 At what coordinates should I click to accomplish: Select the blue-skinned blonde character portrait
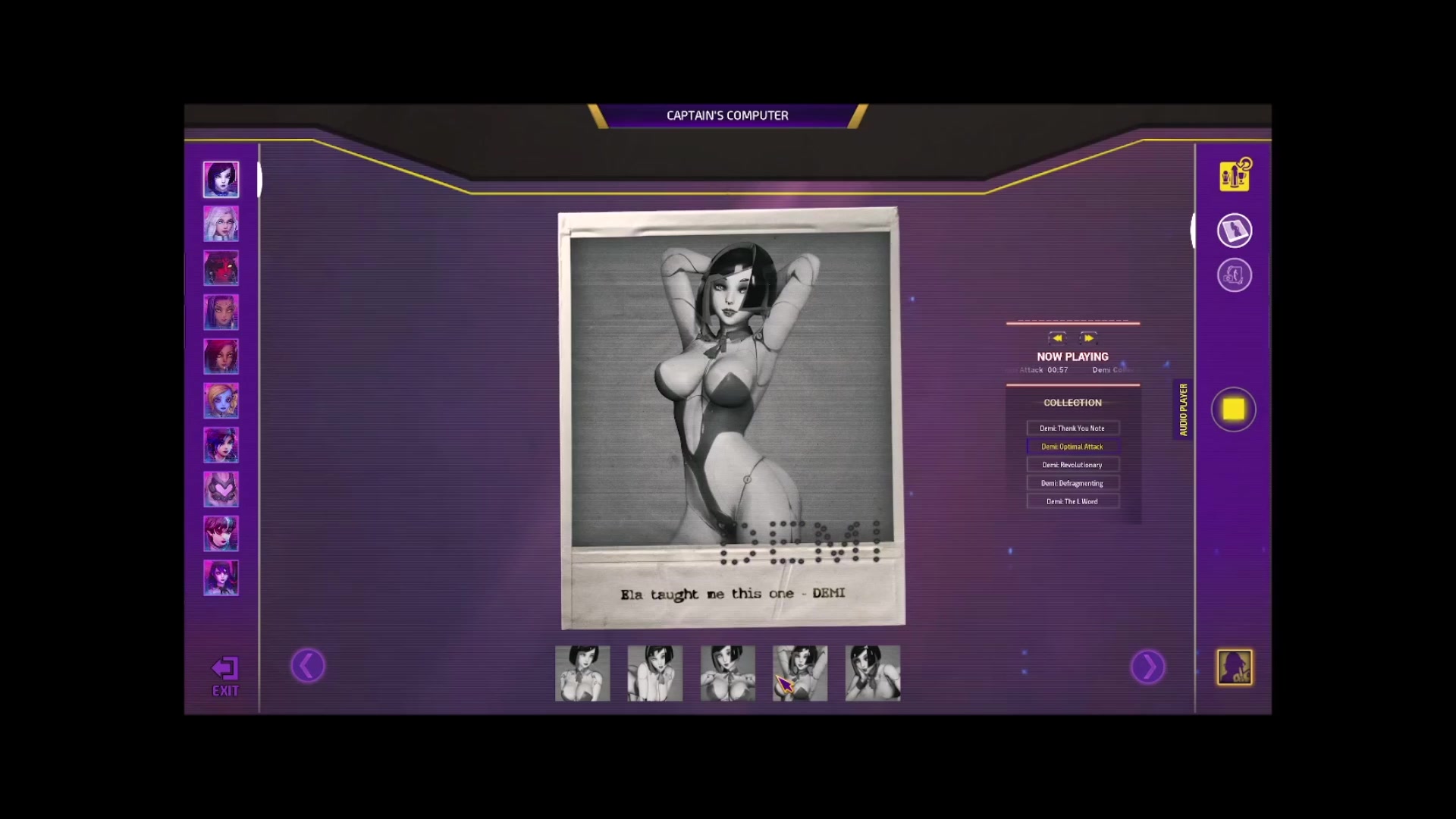[x=221, y=400]
